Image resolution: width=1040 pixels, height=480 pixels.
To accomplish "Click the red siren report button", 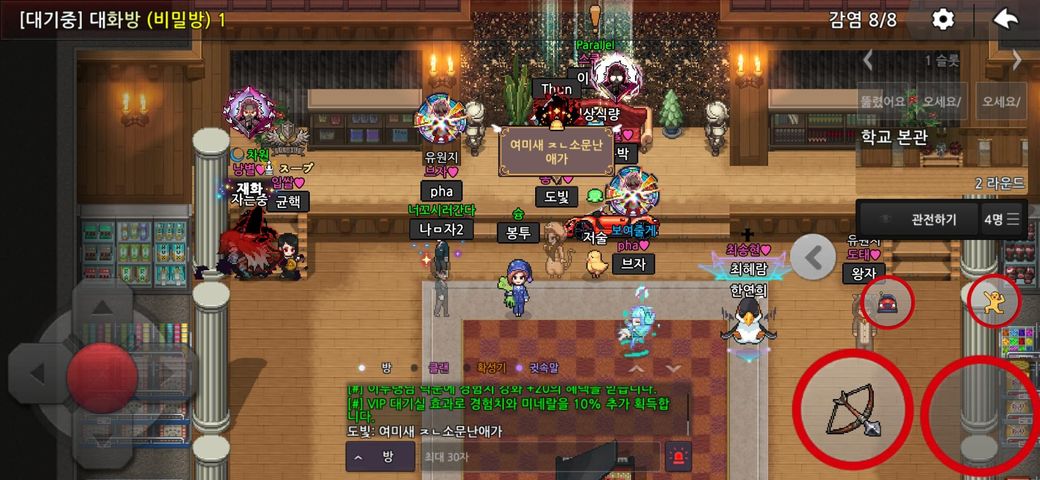I will 678,457.
